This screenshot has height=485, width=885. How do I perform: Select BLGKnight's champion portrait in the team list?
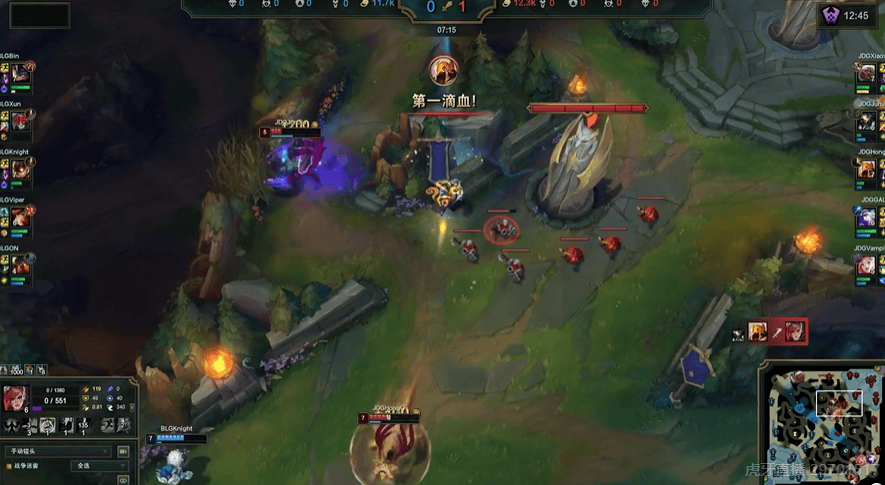(20, 171)
